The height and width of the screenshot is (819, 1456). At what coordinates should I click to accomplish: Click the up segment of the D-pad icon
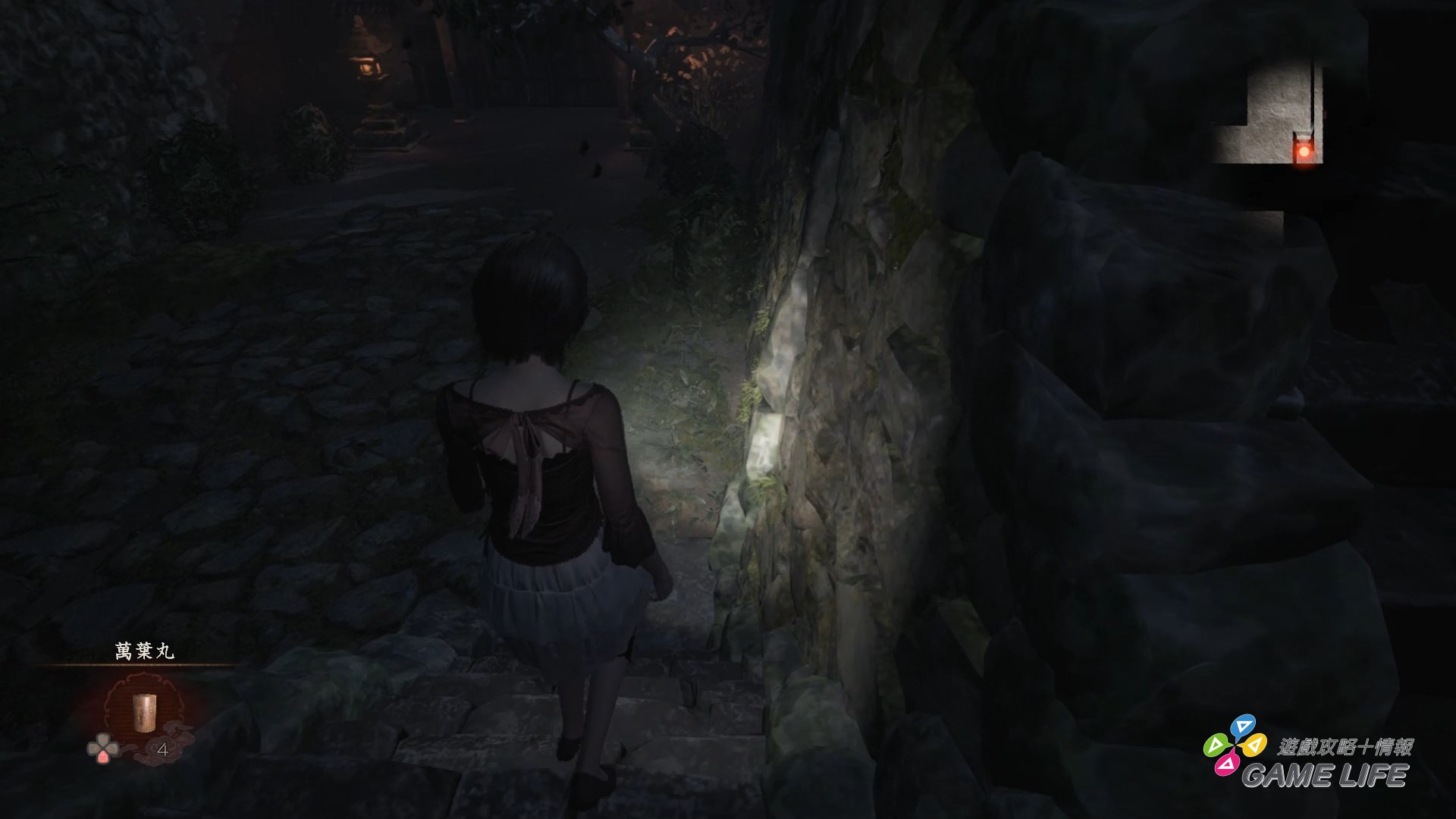click(103, 739)
